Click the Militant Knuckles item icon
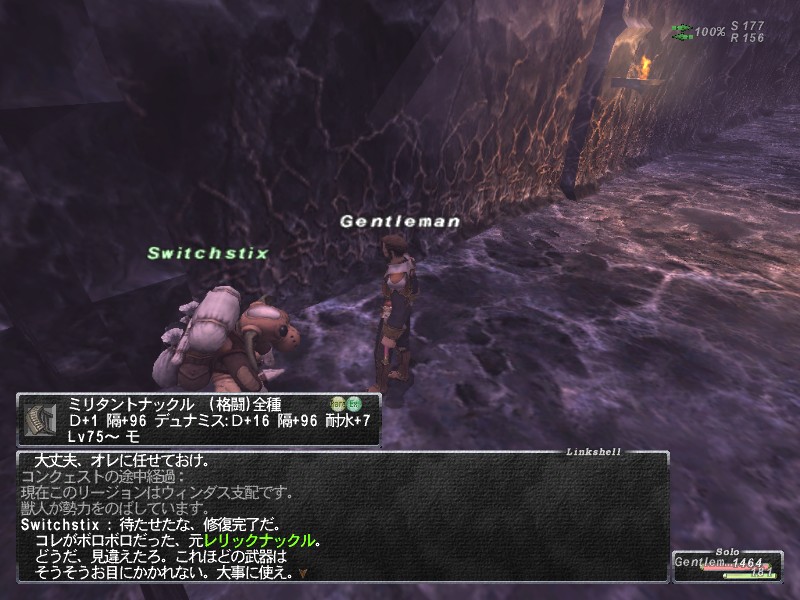800x600 pixels. pyautogui.click(x=40, y=419)
